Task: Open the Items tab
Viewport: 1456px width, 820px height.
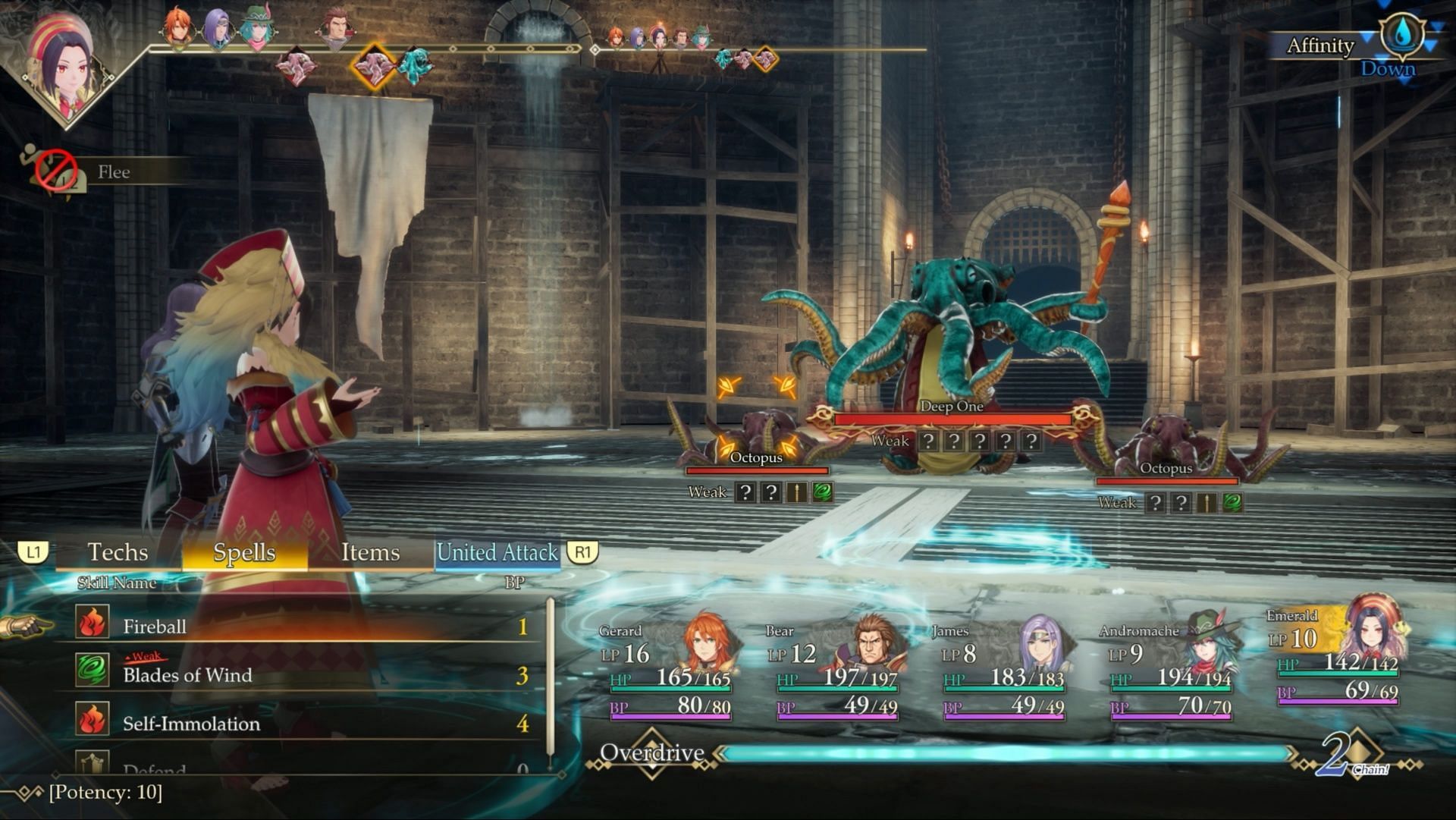Action: click(x=370, y=552)
